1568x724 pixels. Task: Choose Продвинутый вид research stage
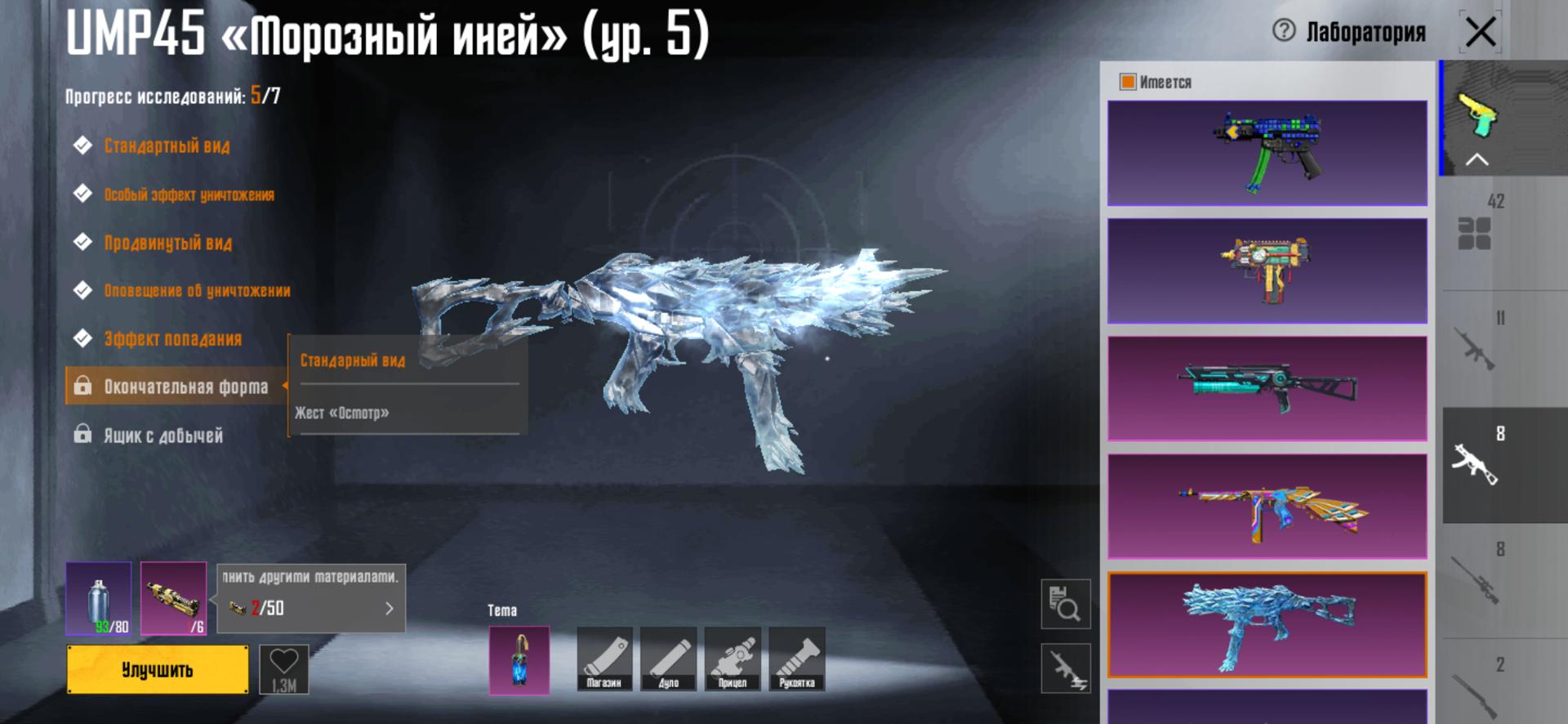click(x=167, y=243)
